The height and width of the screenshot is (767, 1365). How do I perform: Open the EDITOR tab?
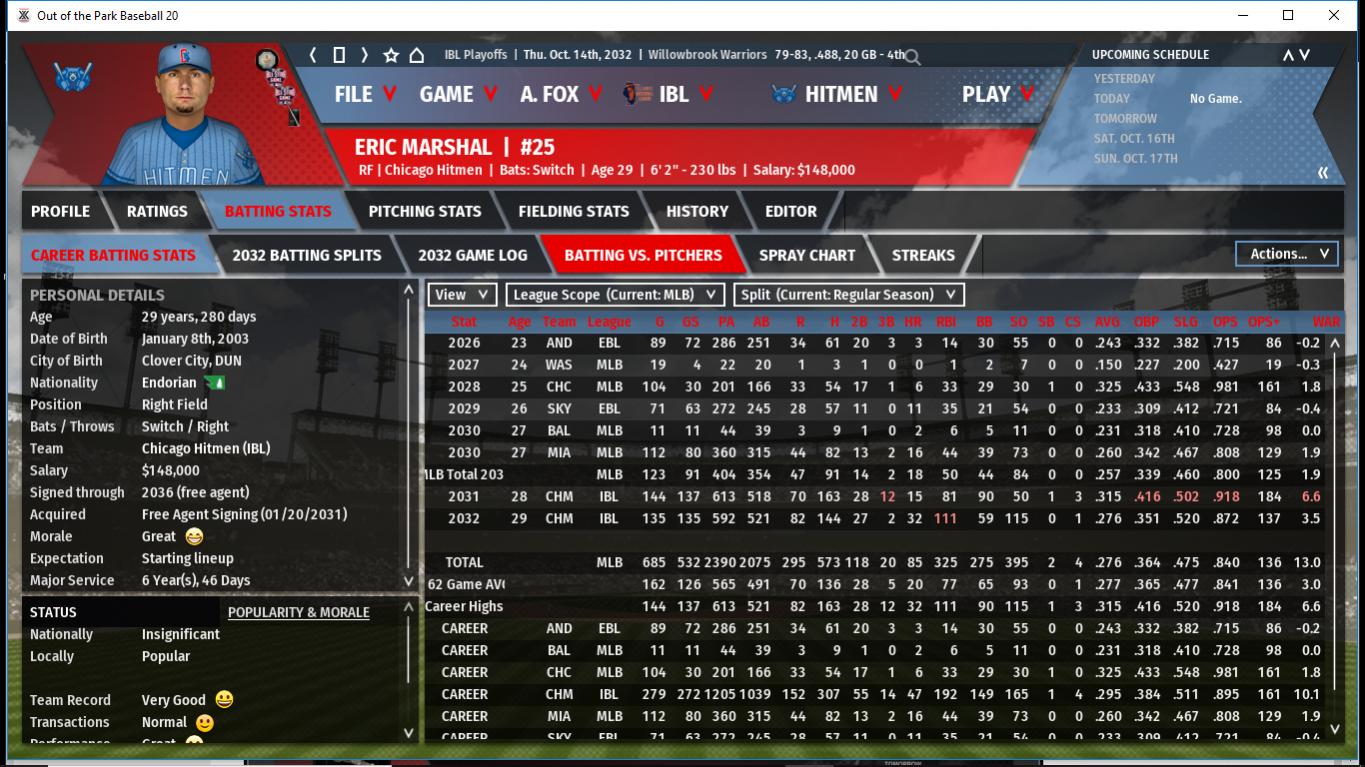point(790,211)
